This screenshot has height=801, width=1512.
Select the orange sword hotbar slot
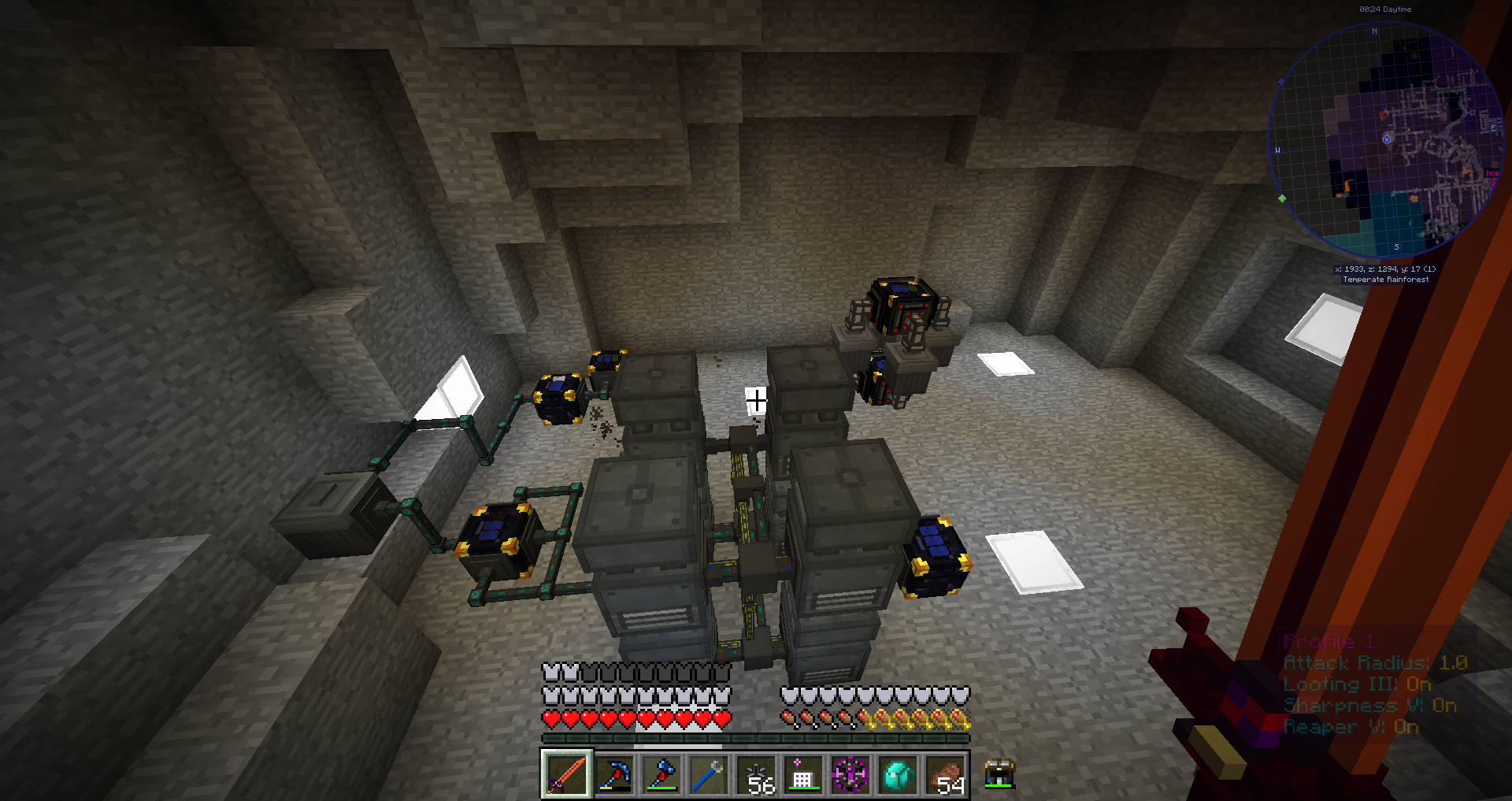pos(566,774)
